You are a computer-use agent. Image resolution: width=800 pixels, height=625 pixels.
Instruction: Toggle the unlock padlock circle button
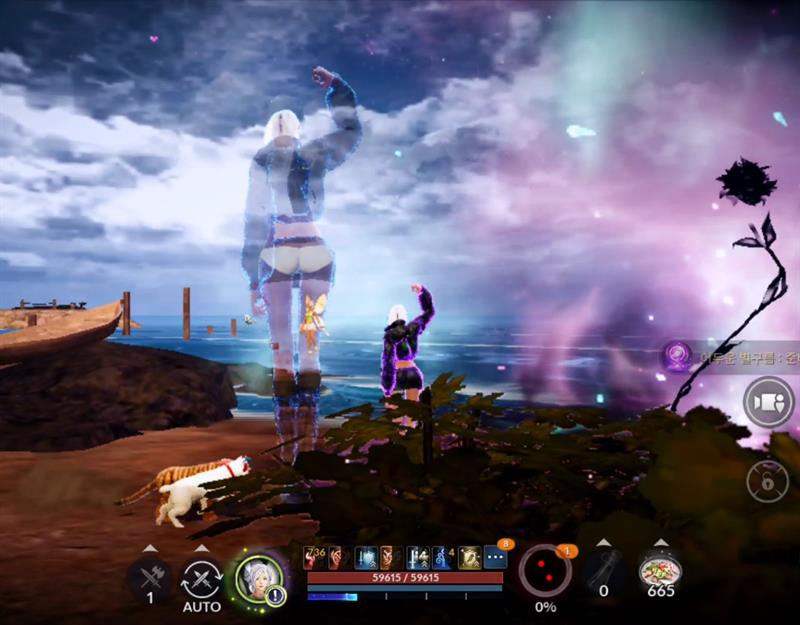click(767, 481)
